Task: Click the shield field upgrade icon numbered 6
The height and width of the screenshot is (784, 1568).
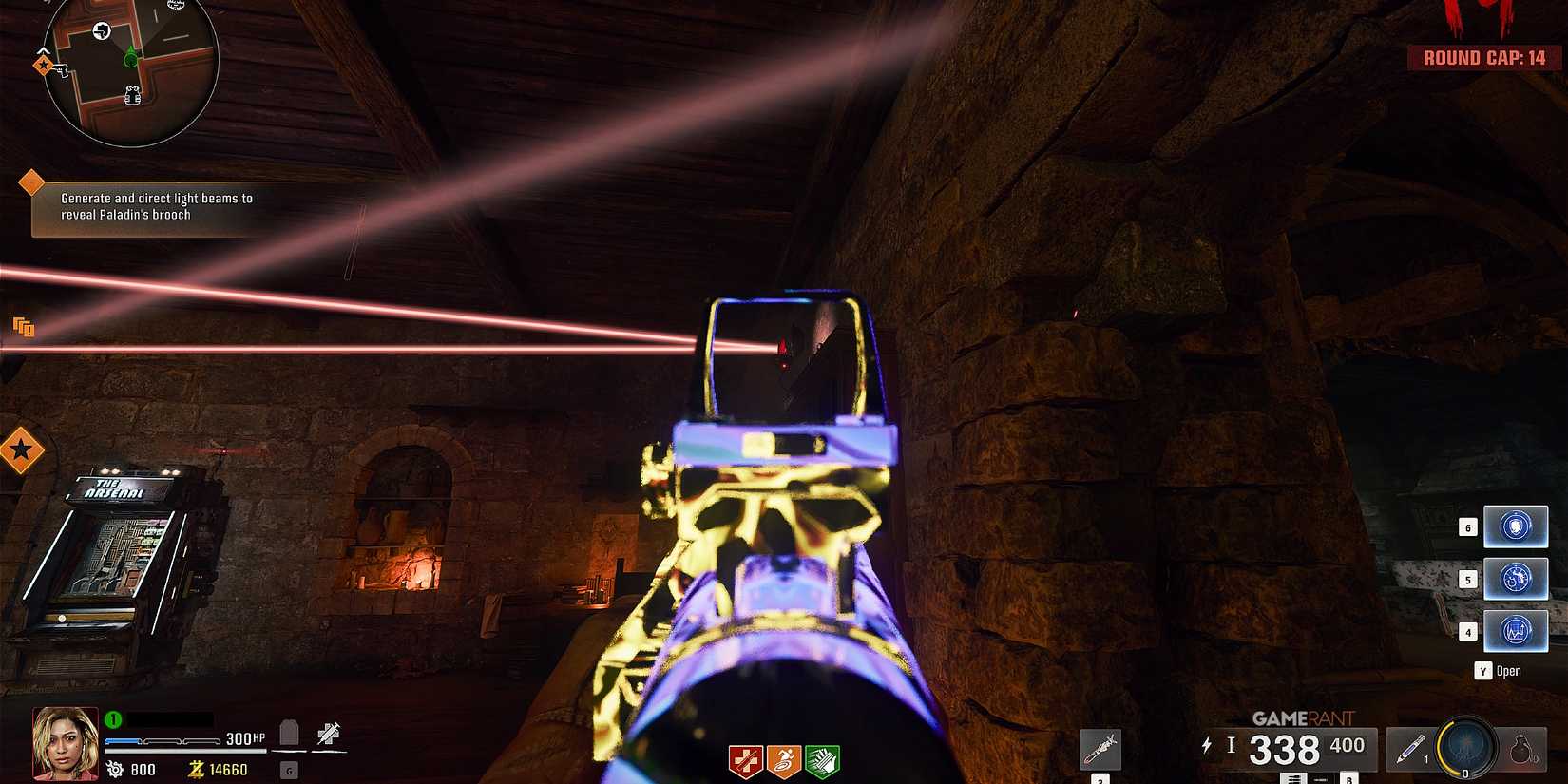Action: click(x=1517, y=526)
